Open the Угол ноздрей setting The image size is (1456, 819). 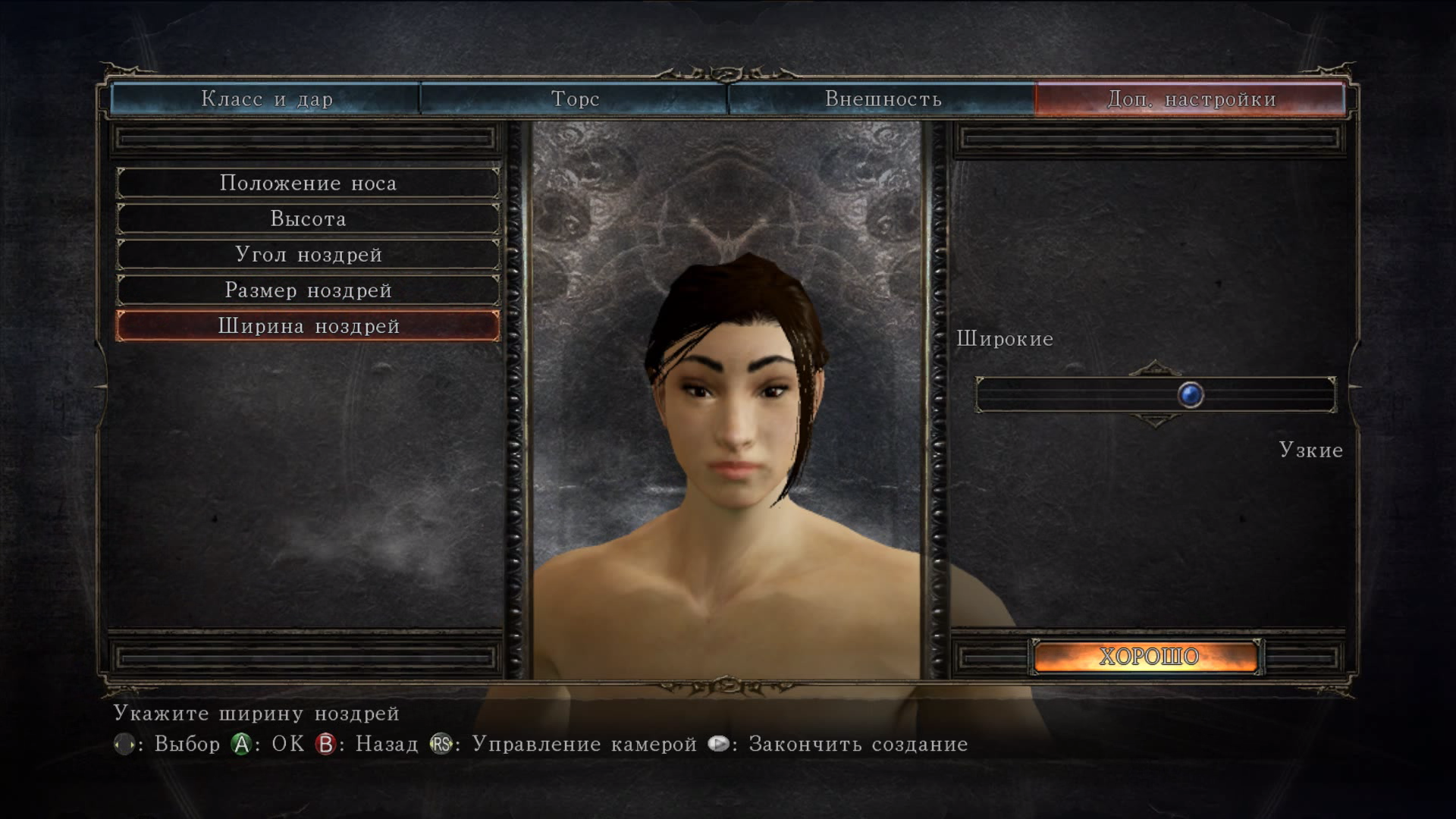(x=308, y=255)
